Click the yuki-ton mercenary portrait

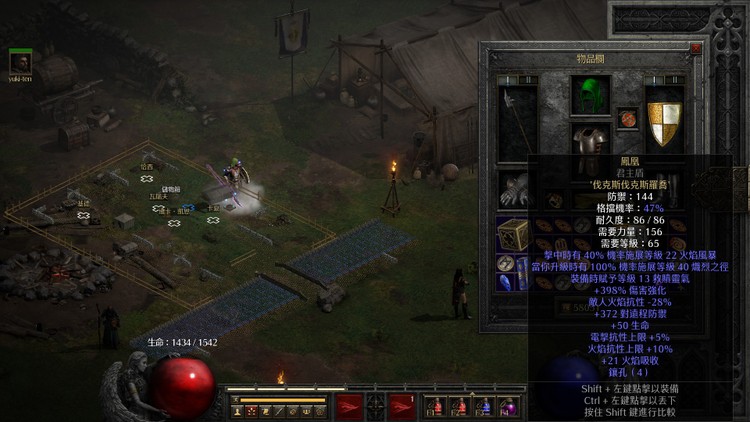20,61
